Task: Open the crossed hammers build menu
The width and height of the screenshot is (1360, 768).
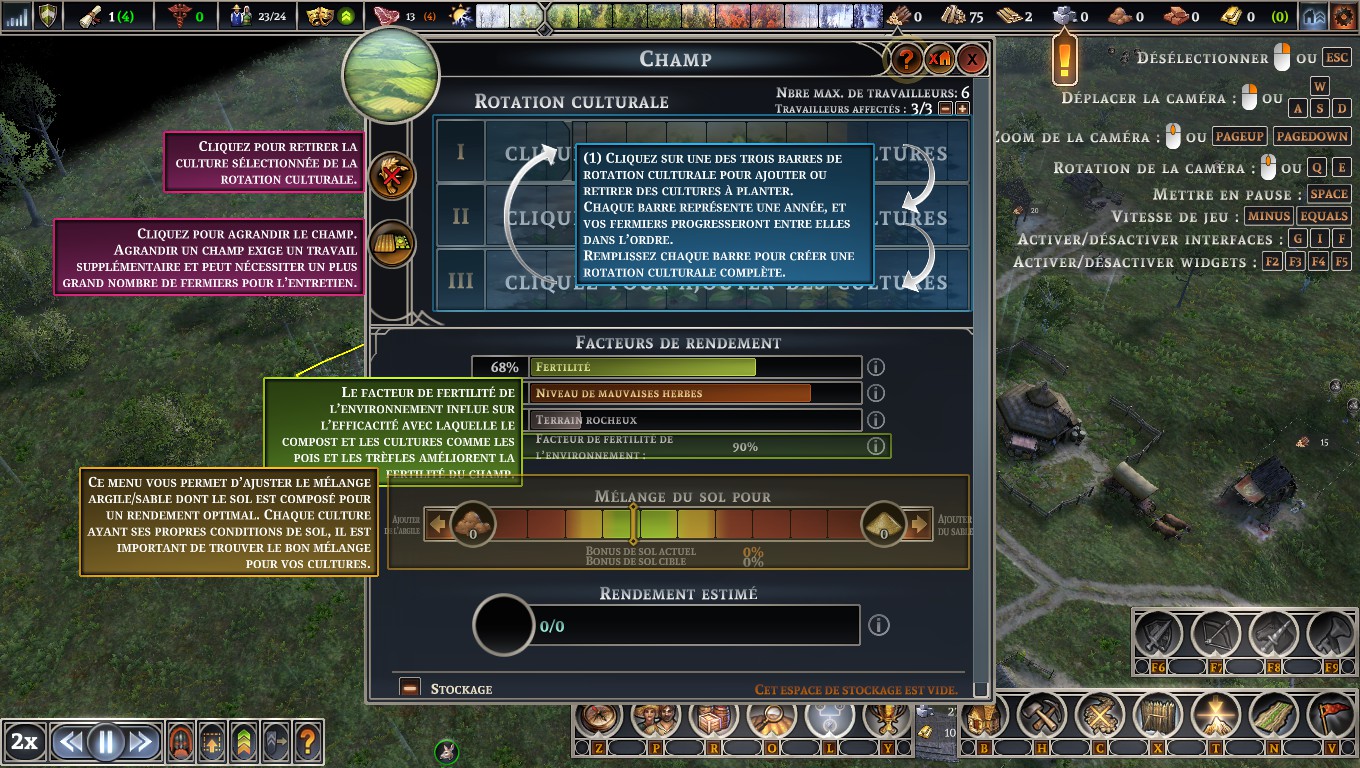Action: click(1042, 717)
